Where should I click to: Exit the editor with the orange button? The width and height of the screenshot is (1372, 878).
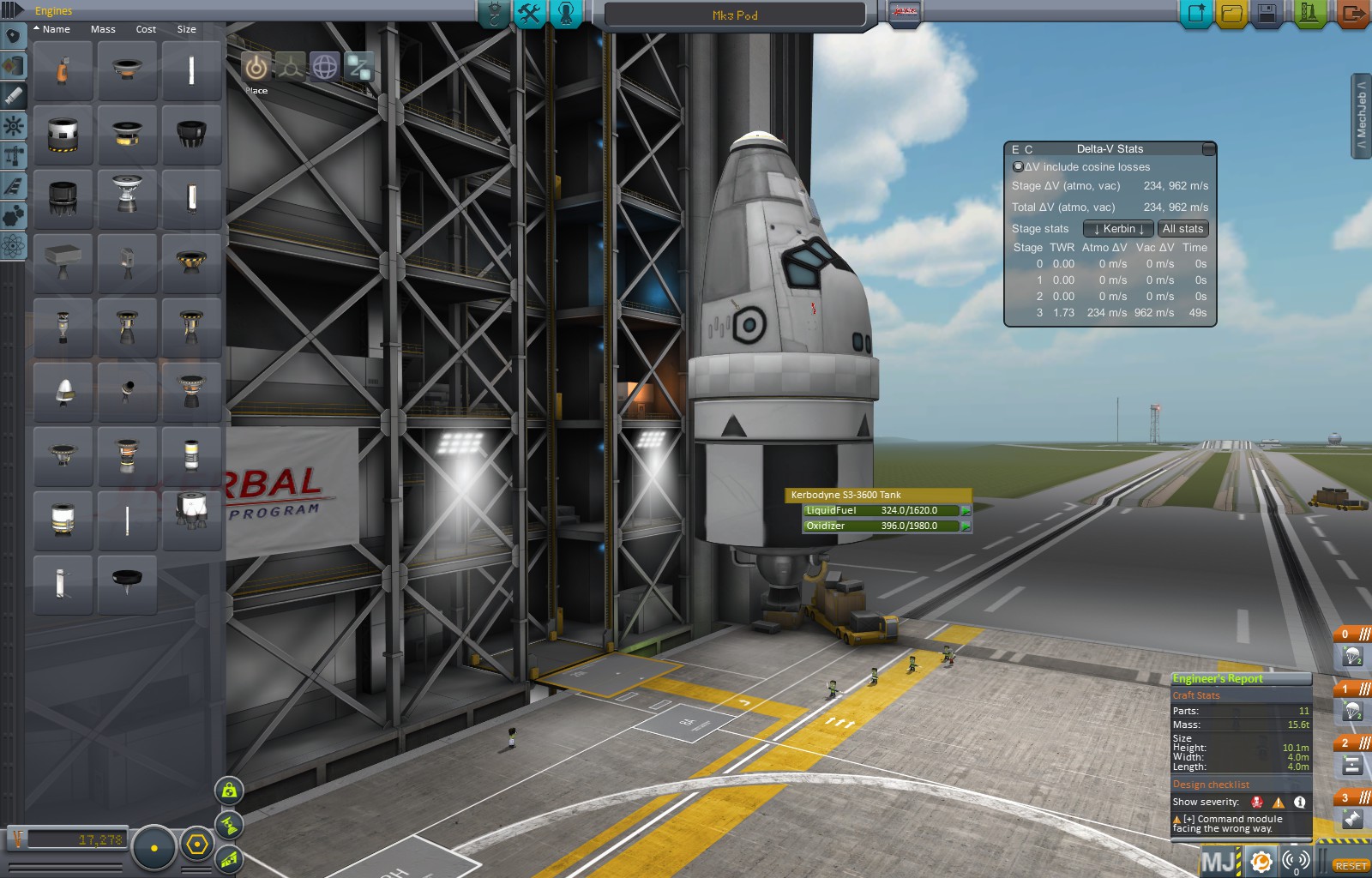click(1351, 14)
